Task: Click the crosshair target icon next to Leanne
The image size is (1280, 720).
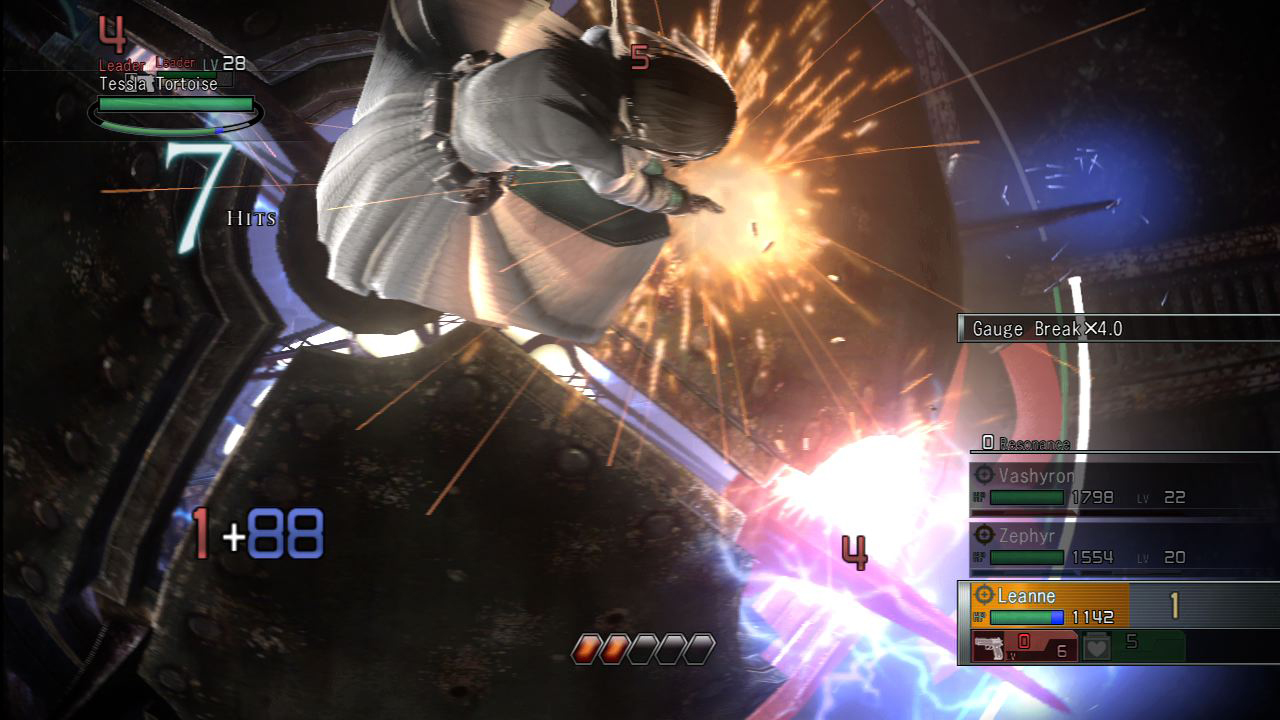Action: pyautogui.click(x=984, y=595)
